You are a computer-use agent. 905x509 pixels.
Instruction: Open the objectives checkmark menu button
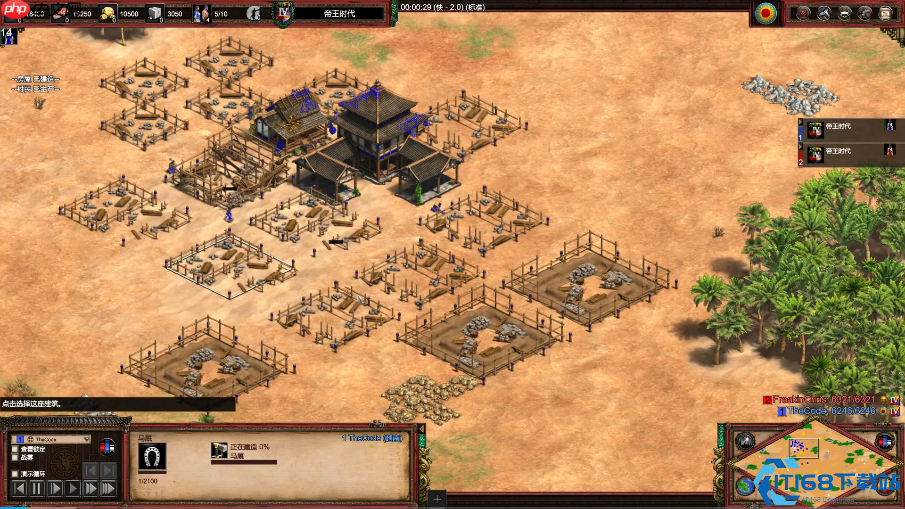tap(803, 13)
